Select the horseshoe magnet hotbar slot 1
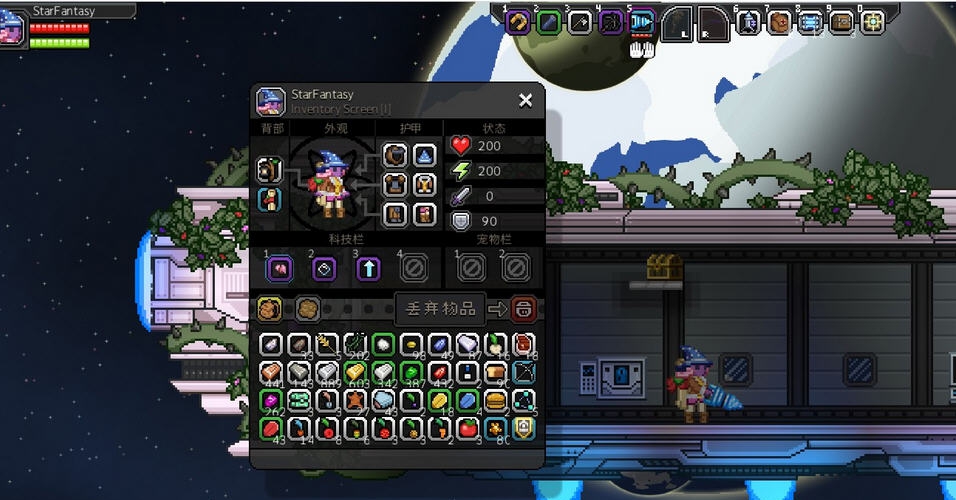The width and height of the screenshot is (956, 500). pos(517,22)
